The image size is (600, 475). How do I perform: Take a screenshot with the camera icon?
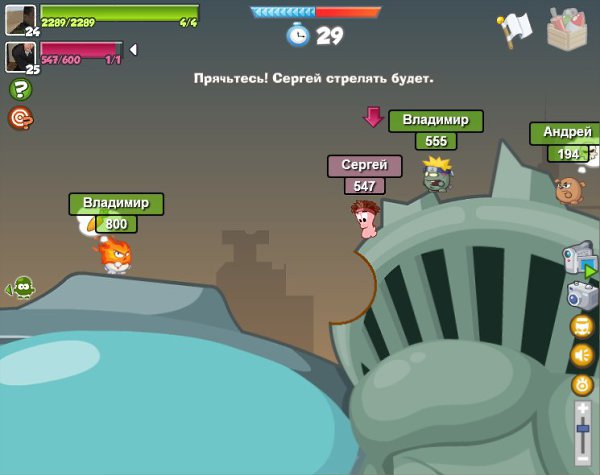(581, 294)
